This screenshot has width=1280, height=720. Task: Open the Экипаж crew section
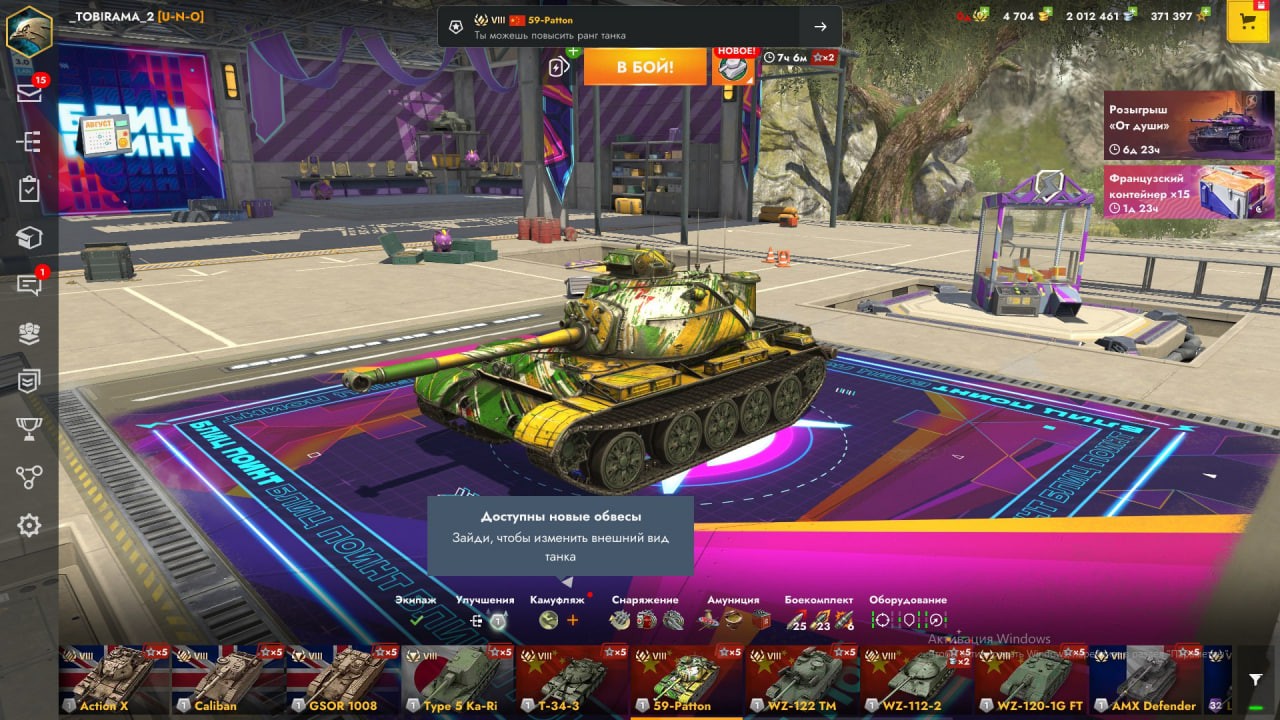tap(416, 620)
